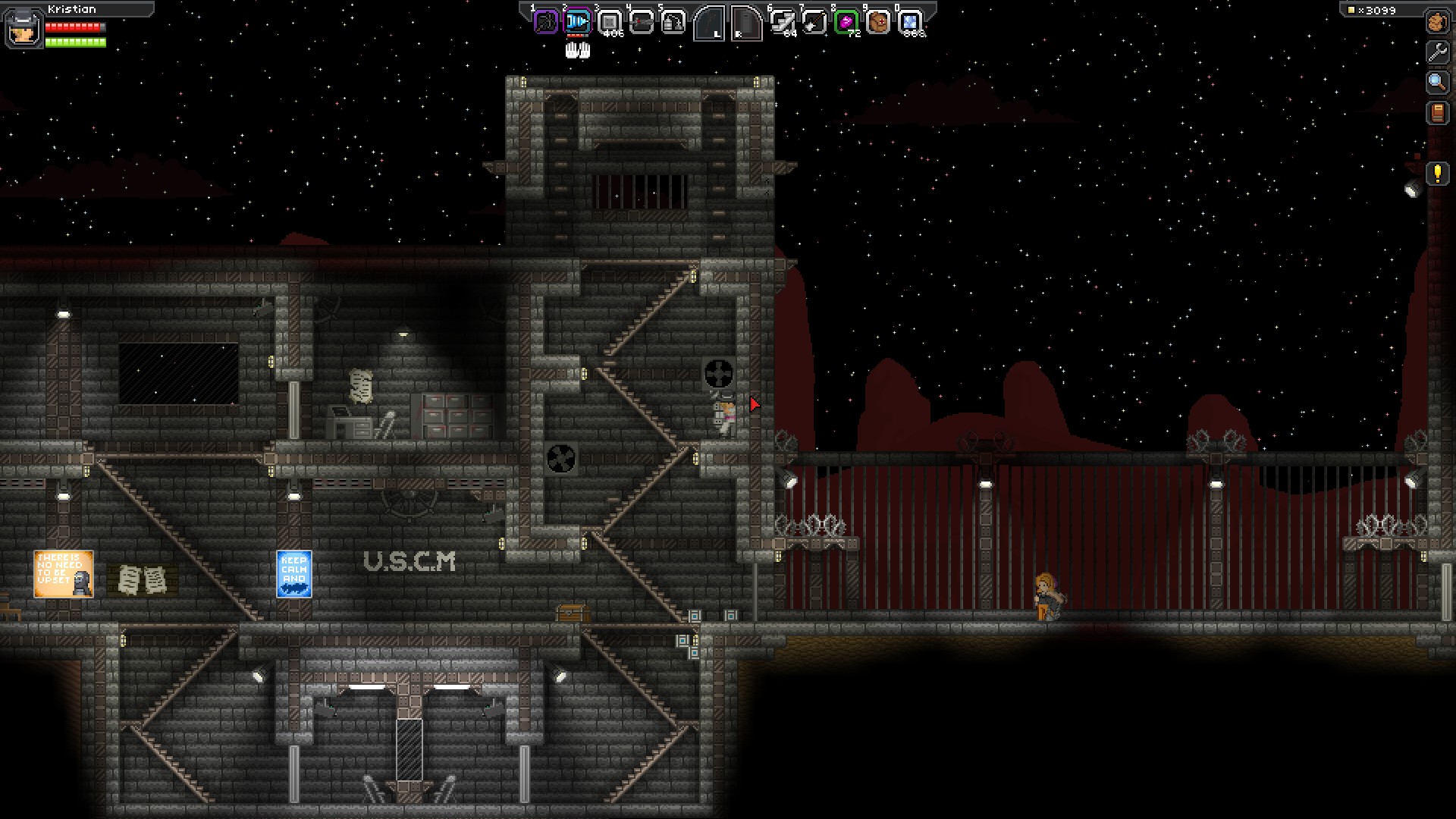The height and width of the screenshot is (819, 1456).
Task: Select the pink gem stack of 72
Action: (x=846, y=23)
